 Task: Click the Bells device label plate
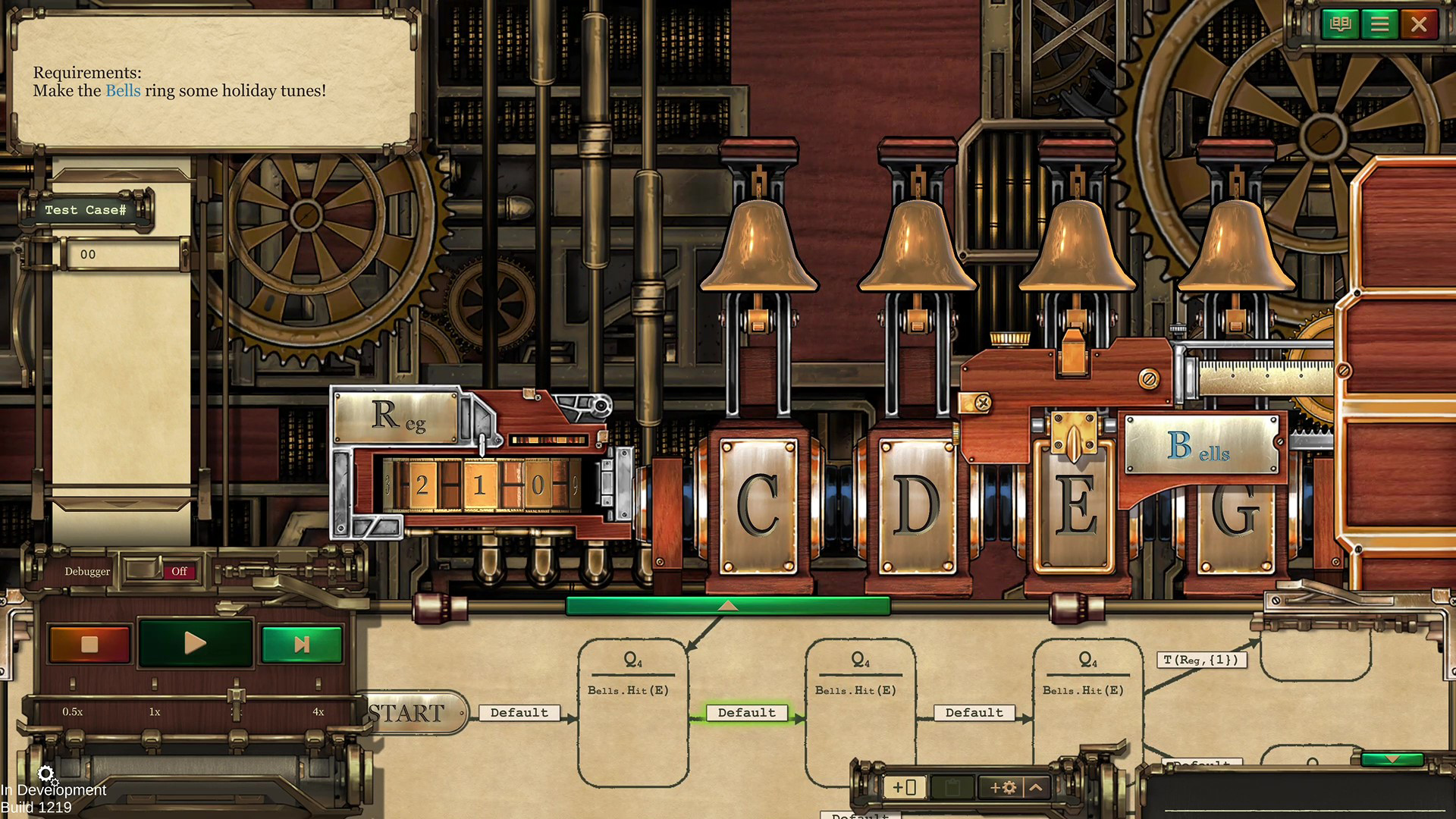(x=1202, y=445)
